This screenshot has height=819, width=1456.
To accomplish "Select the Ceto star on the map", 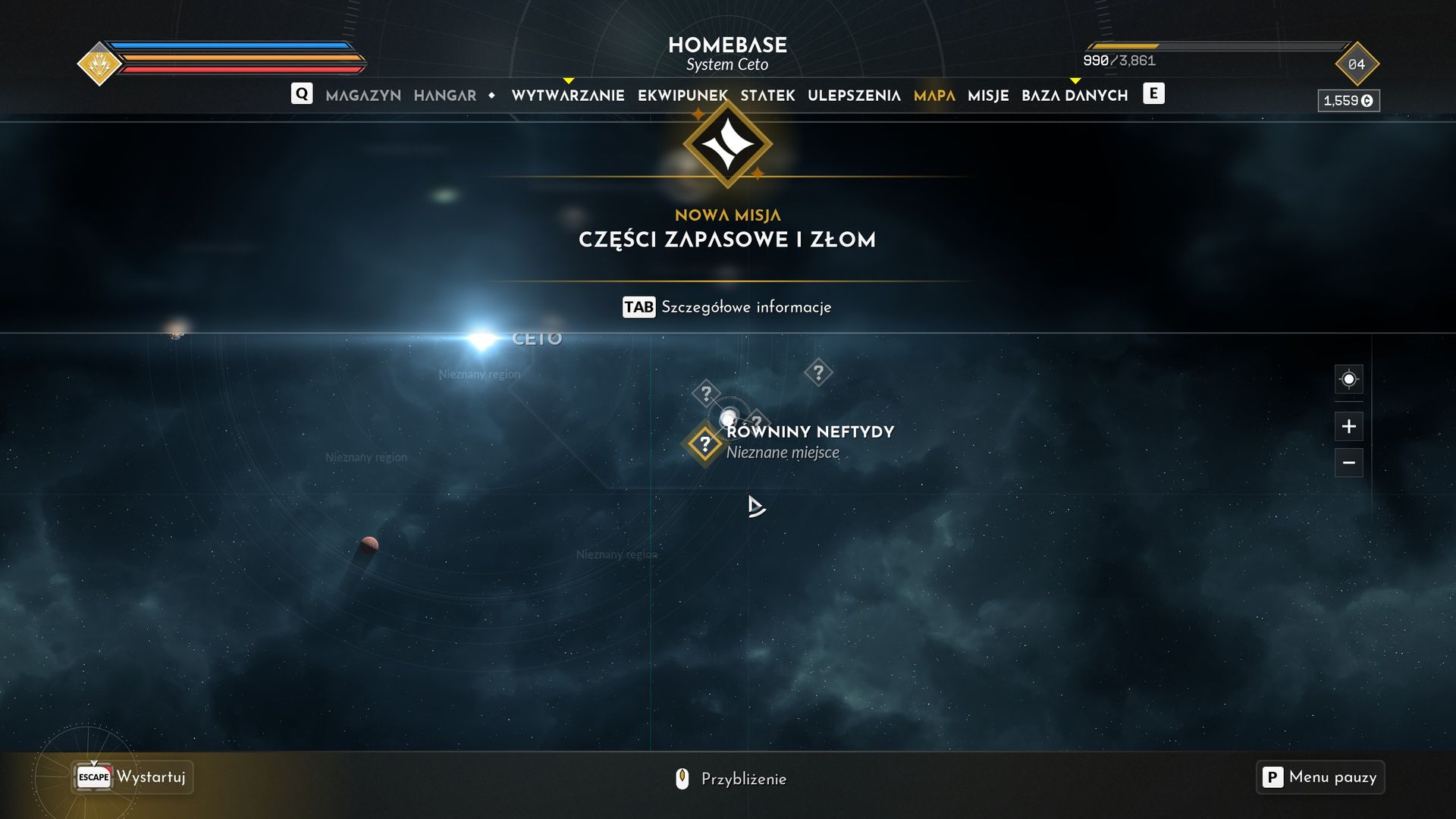I will tap(482, 339).
